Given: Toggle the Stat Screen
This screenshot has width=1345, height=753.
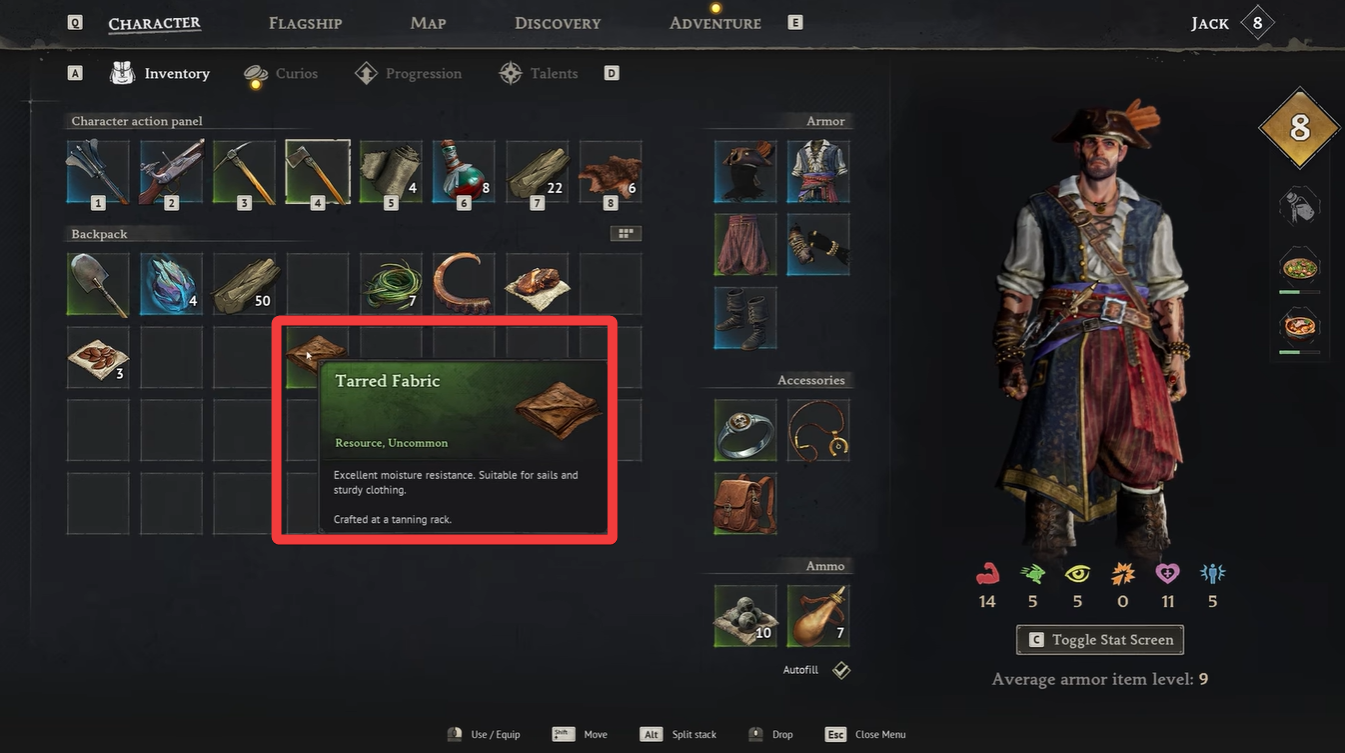Looking at the screenshot, I should point(1099,639).
